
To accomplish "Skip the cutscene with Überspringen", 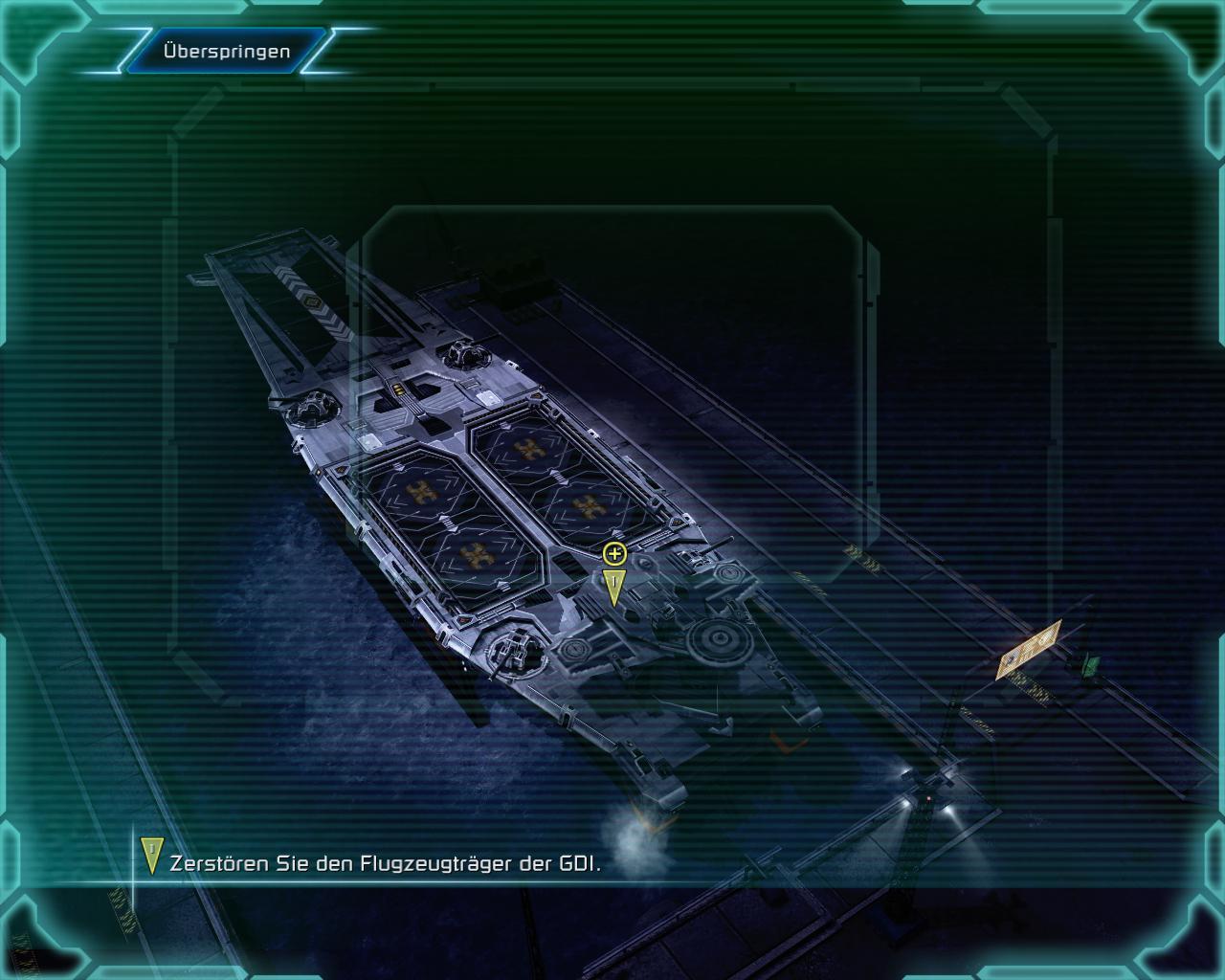I will coord(227,51).
